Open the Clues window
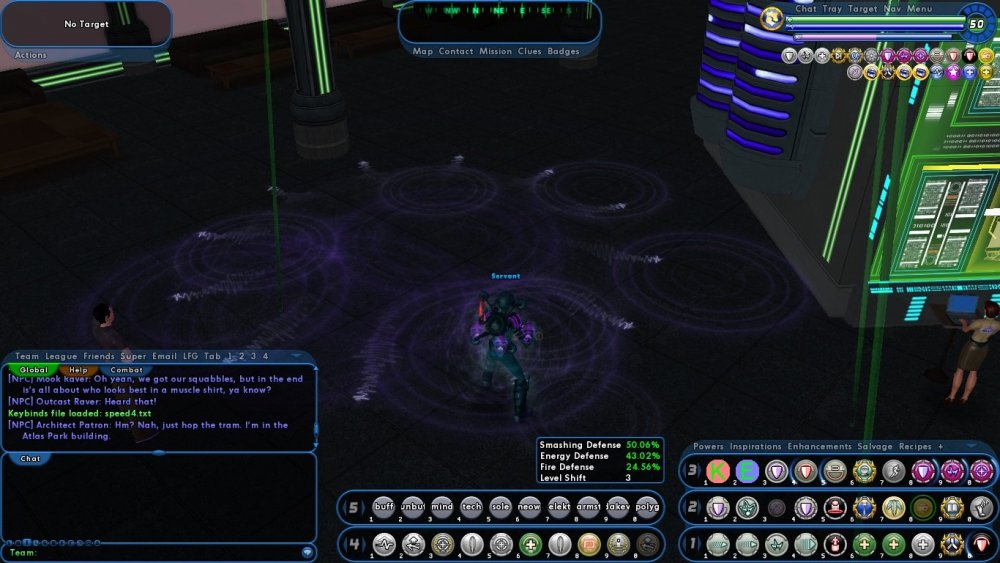This screenshot has width=1000, height=563. 529,51
